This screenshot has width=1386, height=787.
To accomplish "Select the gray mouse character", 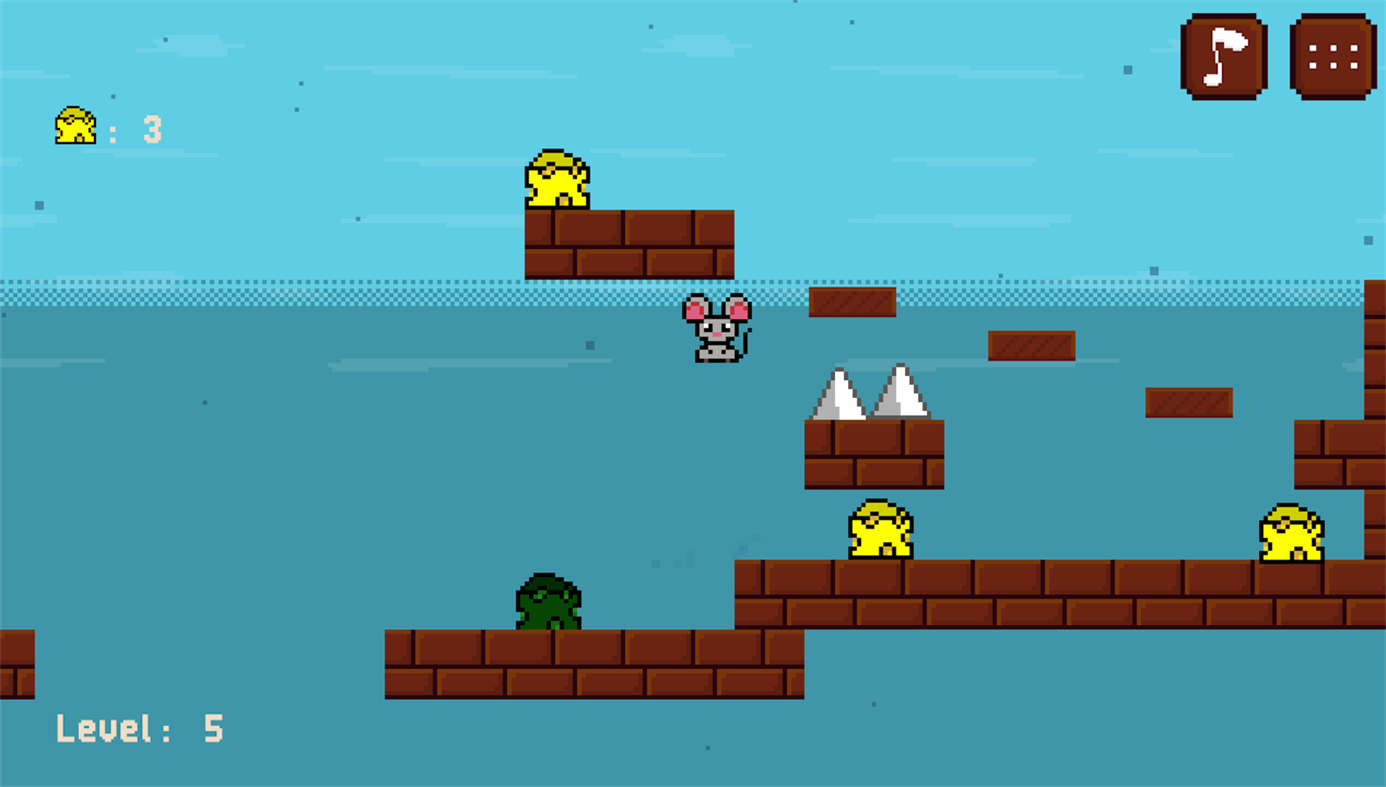I will pyautogui.click(x=714, y=330).
